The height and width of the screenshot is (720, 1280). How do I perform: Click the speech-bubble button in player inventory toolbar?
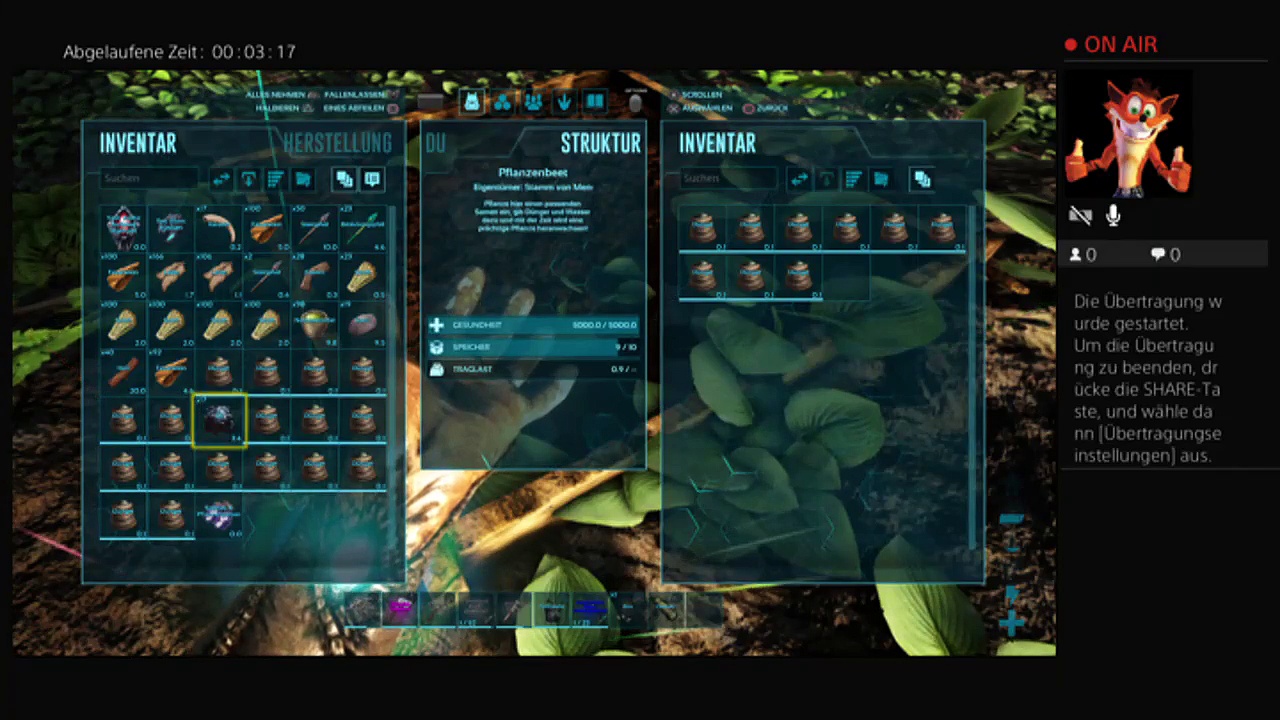(372, 180)
